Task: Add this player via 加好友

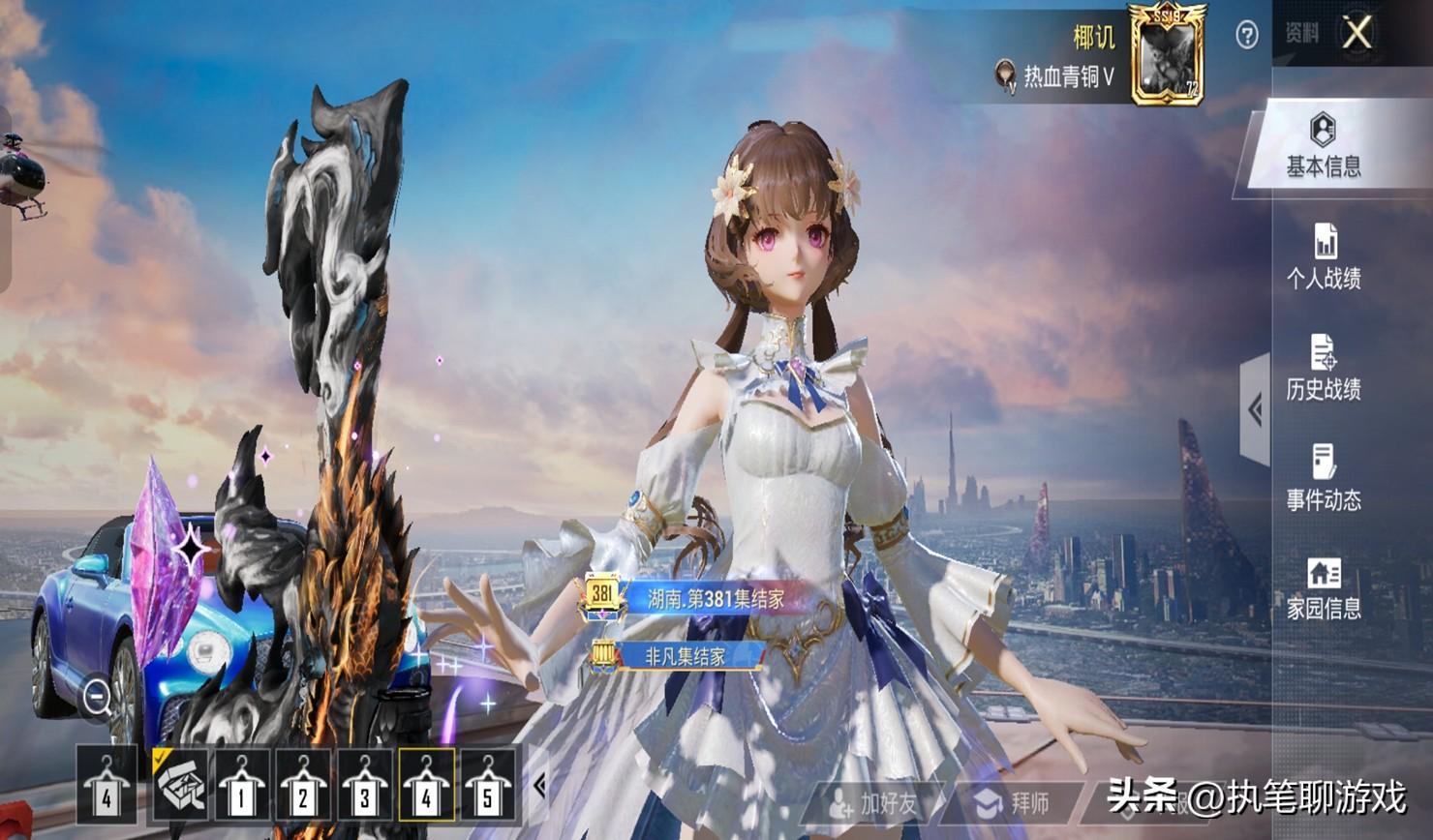Action: (x=873, y=802)
